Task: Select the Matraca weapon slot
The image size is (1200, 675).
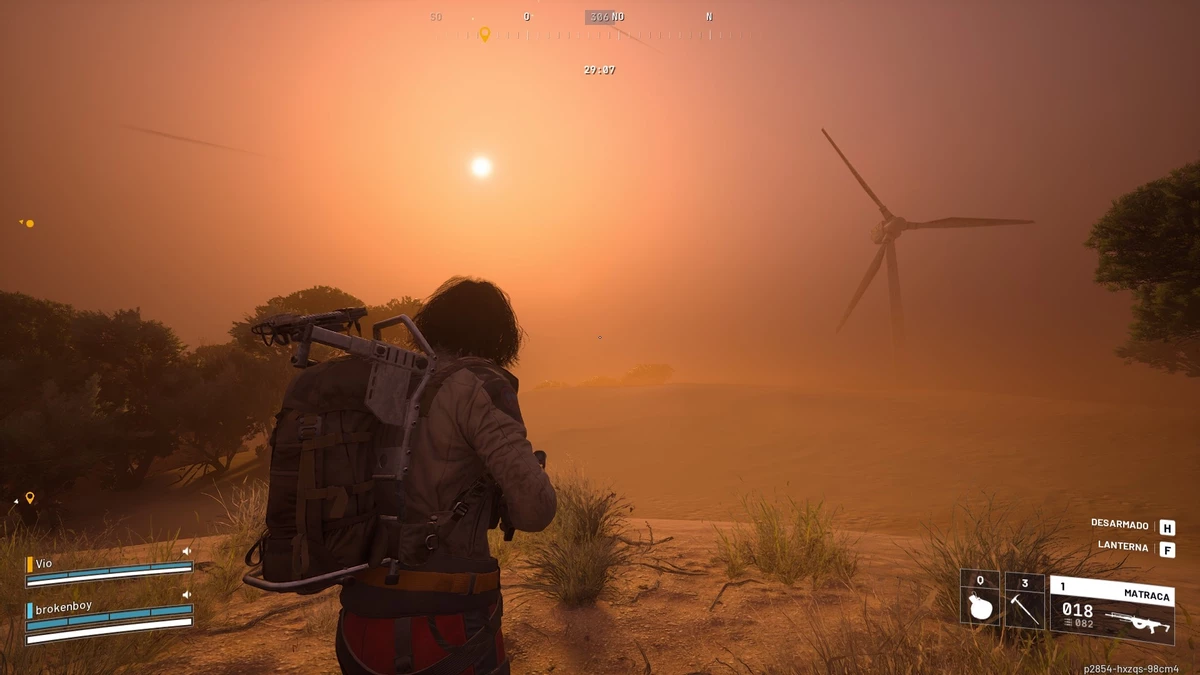Action: coord(1111,609)
